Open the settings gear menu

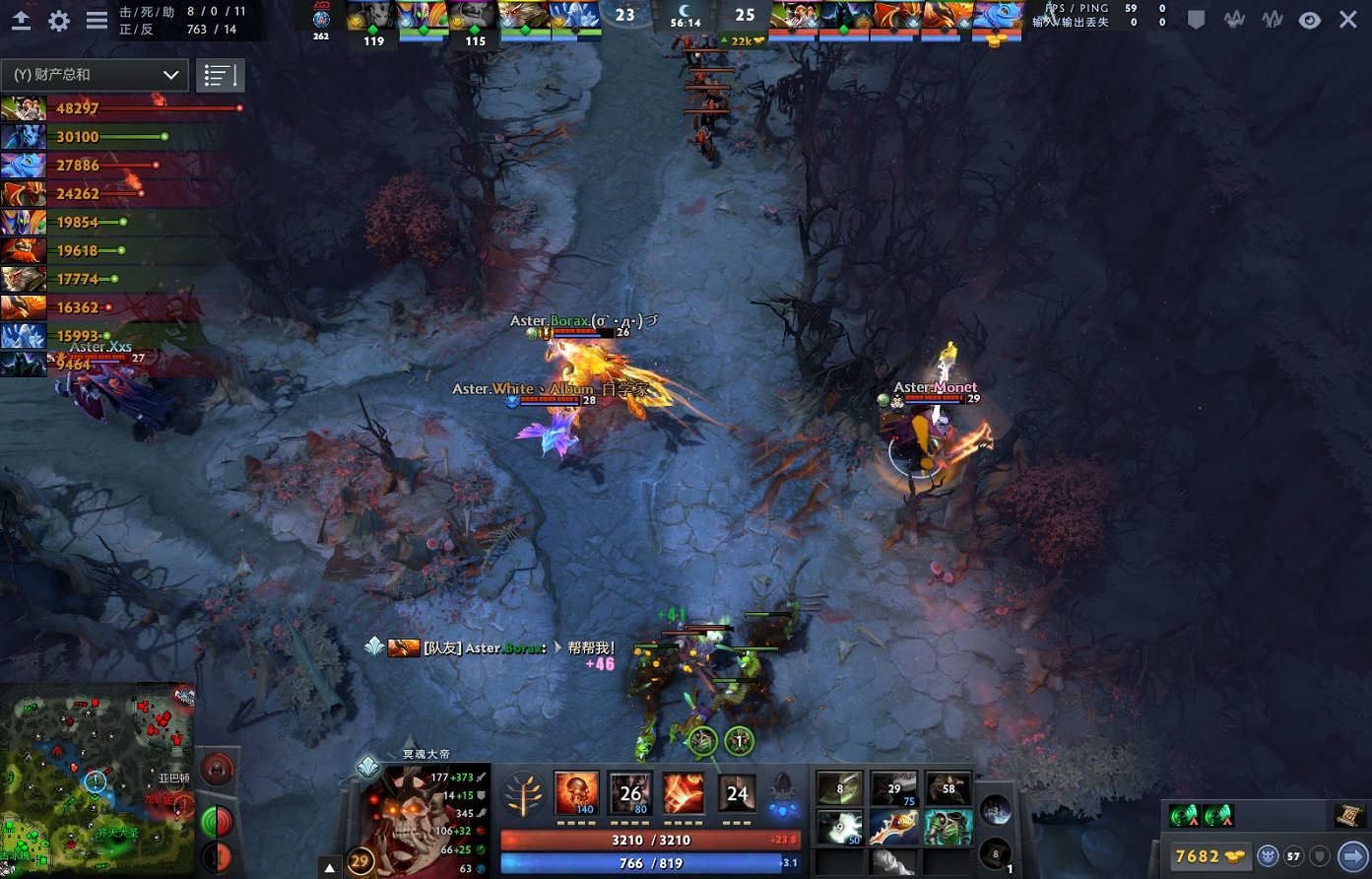coord(59,21)
